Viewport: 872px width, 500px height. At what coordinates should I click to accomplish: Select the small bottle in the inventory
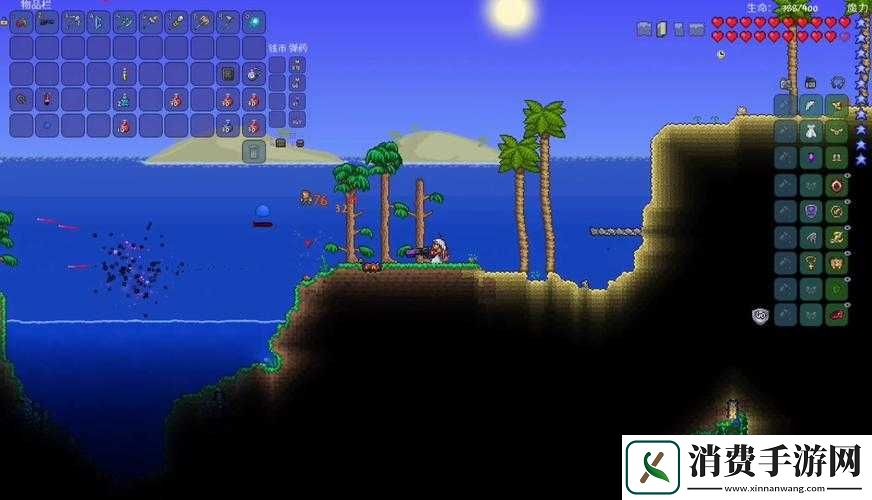coord(125,74)
